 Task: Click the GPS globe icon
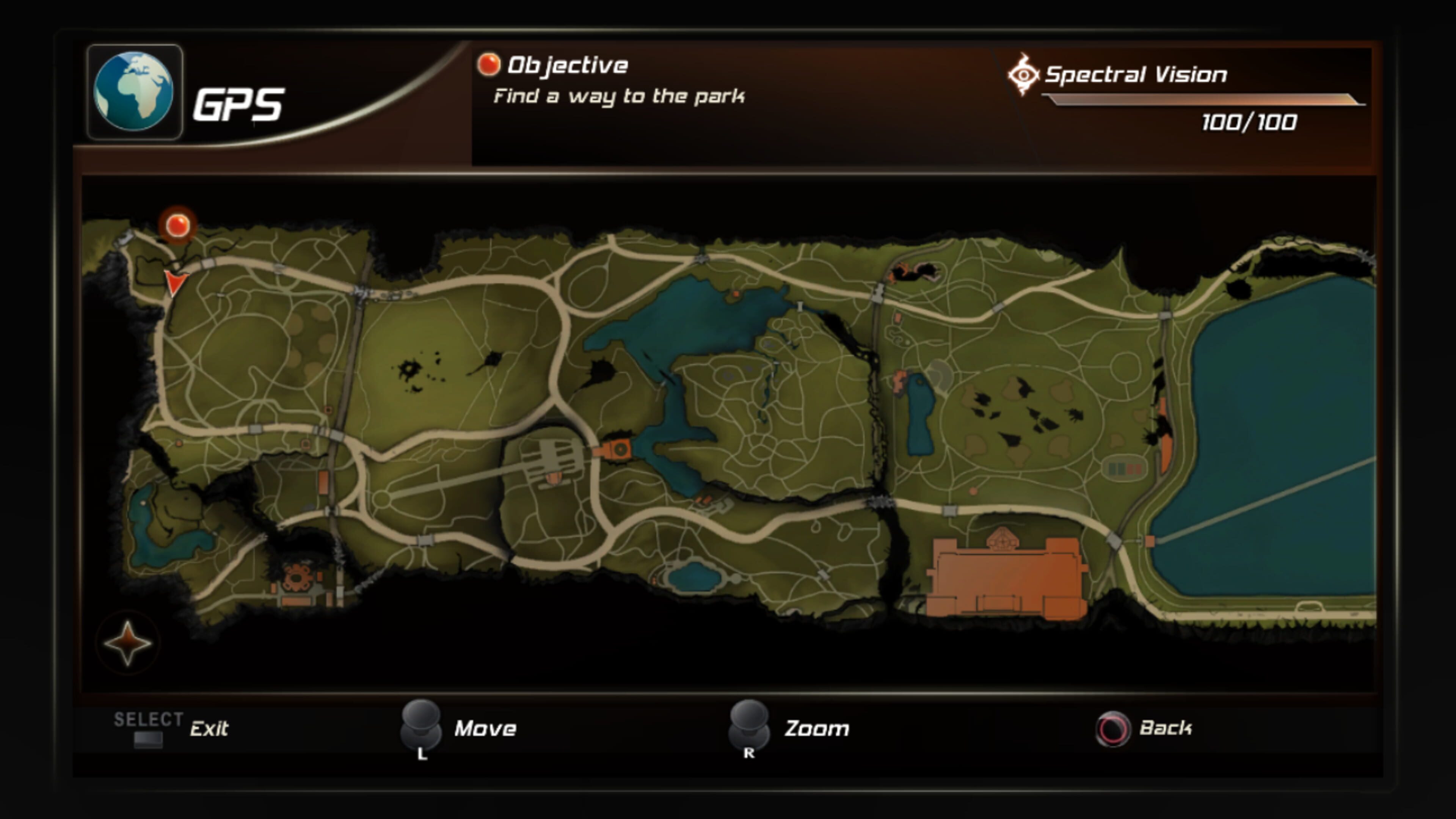coord(134,91)
